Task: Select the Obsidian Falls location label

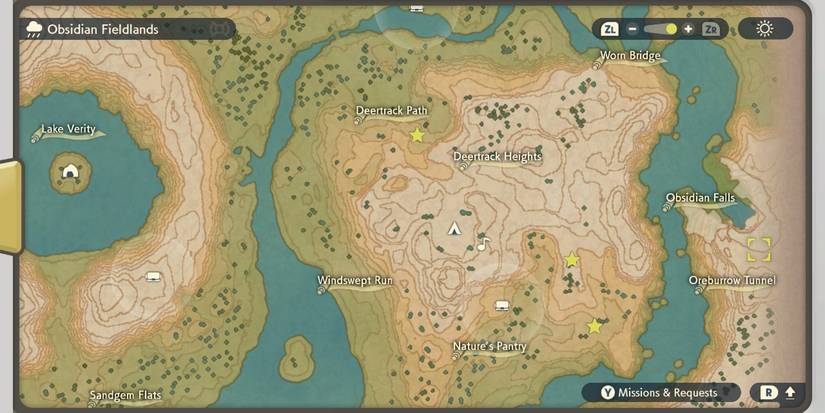Action: pos(700,198)
